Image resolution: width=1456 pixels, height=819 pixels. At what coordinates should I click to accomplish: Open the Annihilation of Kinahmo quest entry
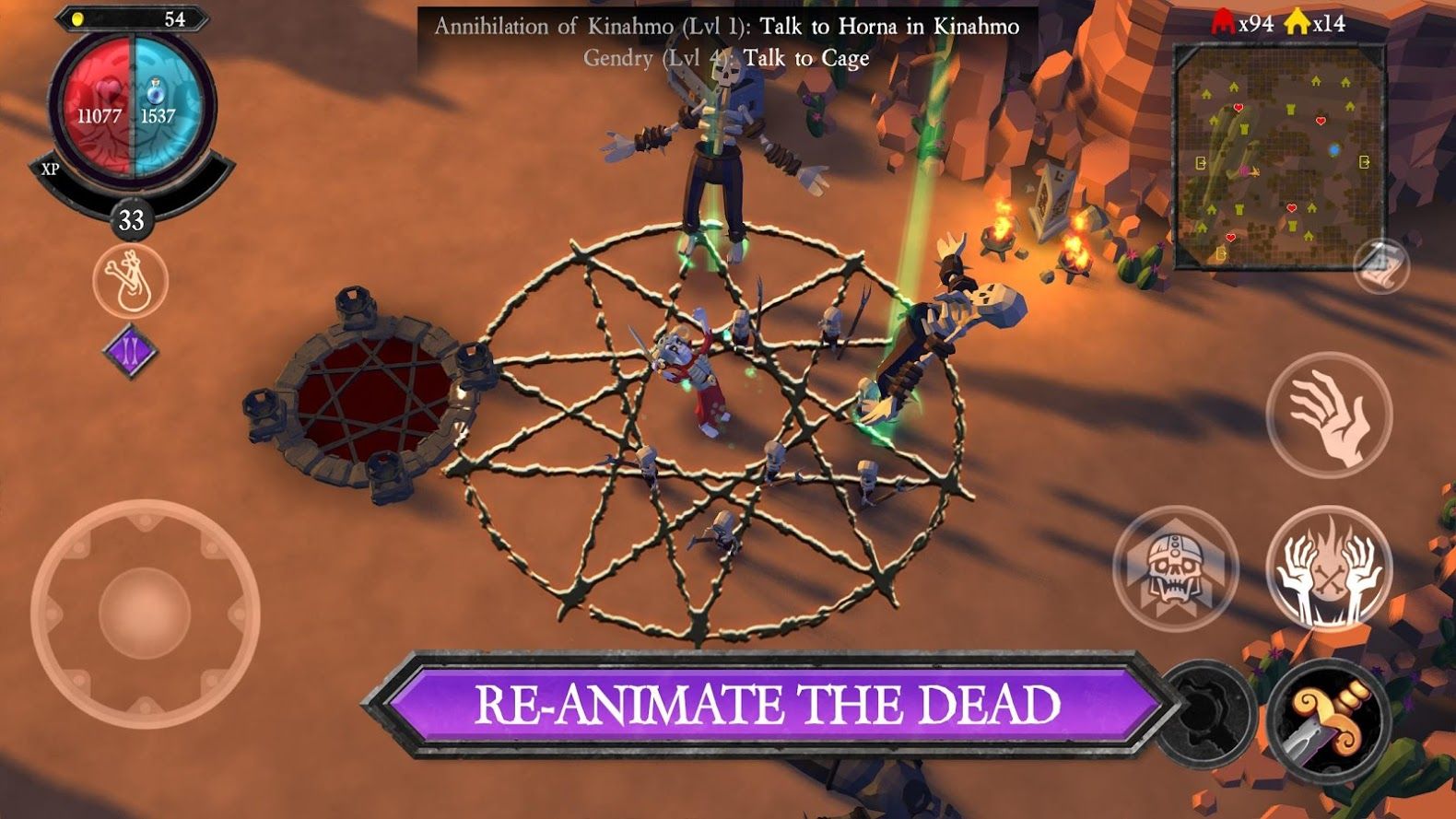click(727, 27)
